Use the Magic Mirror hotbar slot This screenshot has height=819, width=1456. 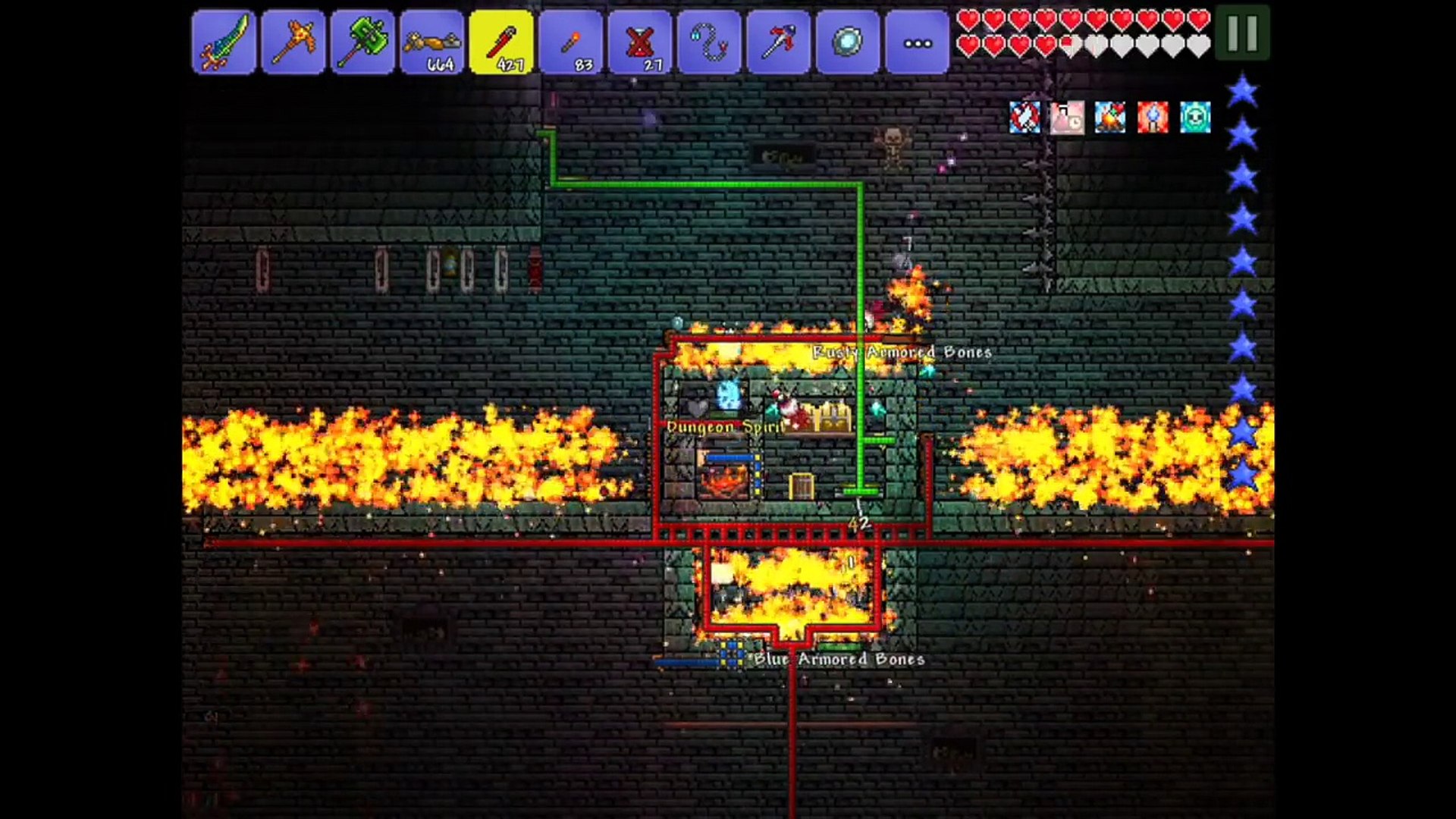pos(848,42)
